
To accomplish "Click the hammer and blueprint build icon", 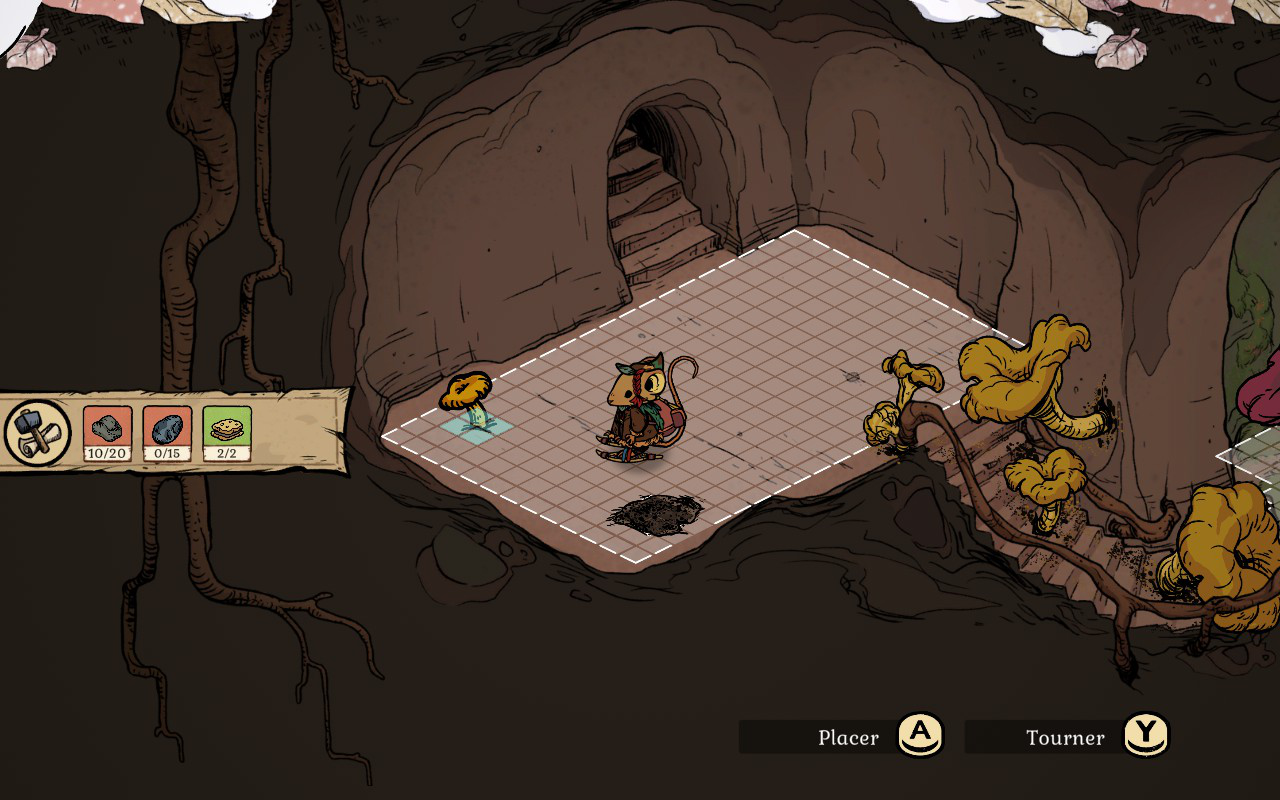I will 38,433.
